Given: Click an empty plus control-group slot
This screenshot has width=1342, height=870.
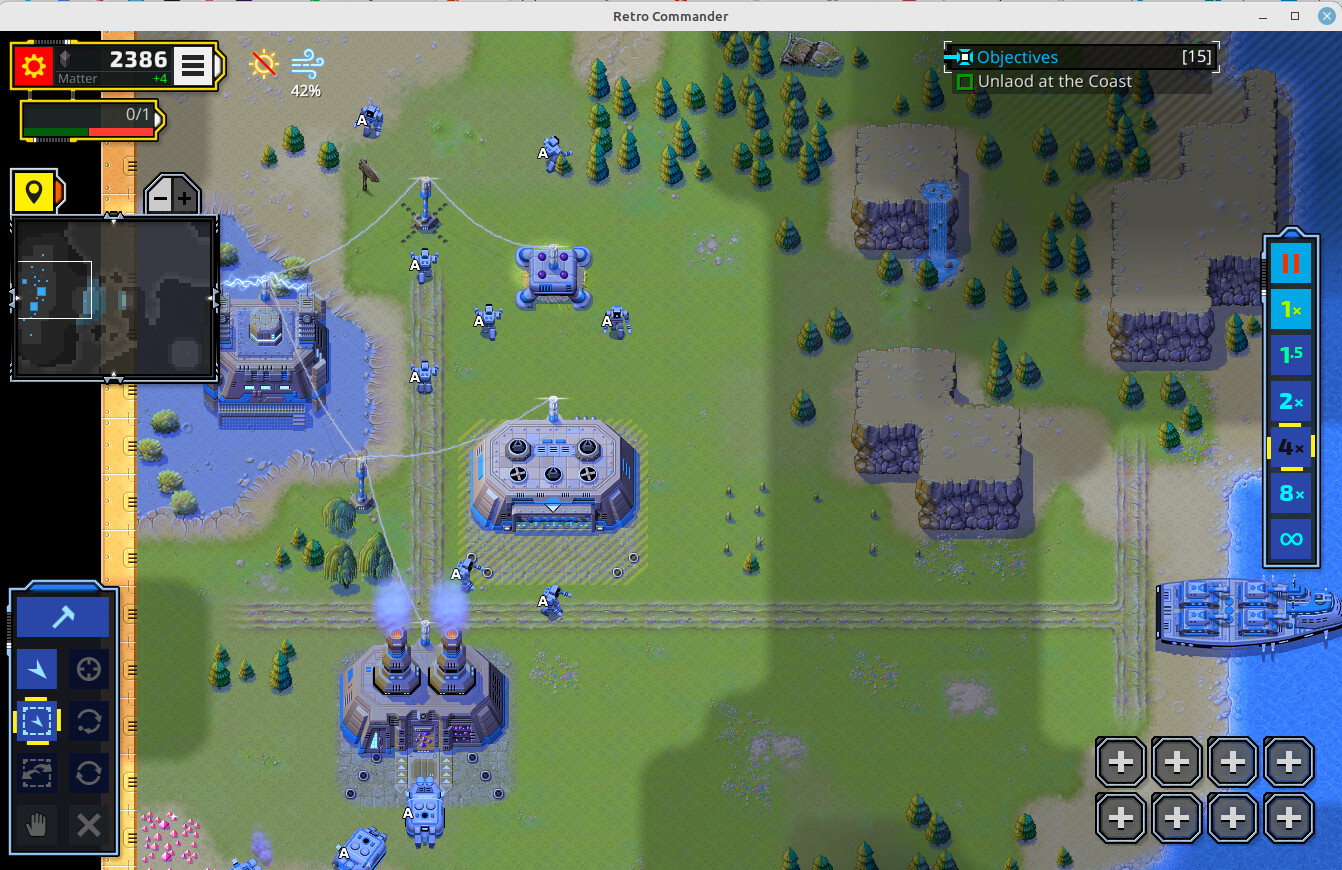Looking at the screenshot, I should coord(1120,761).
